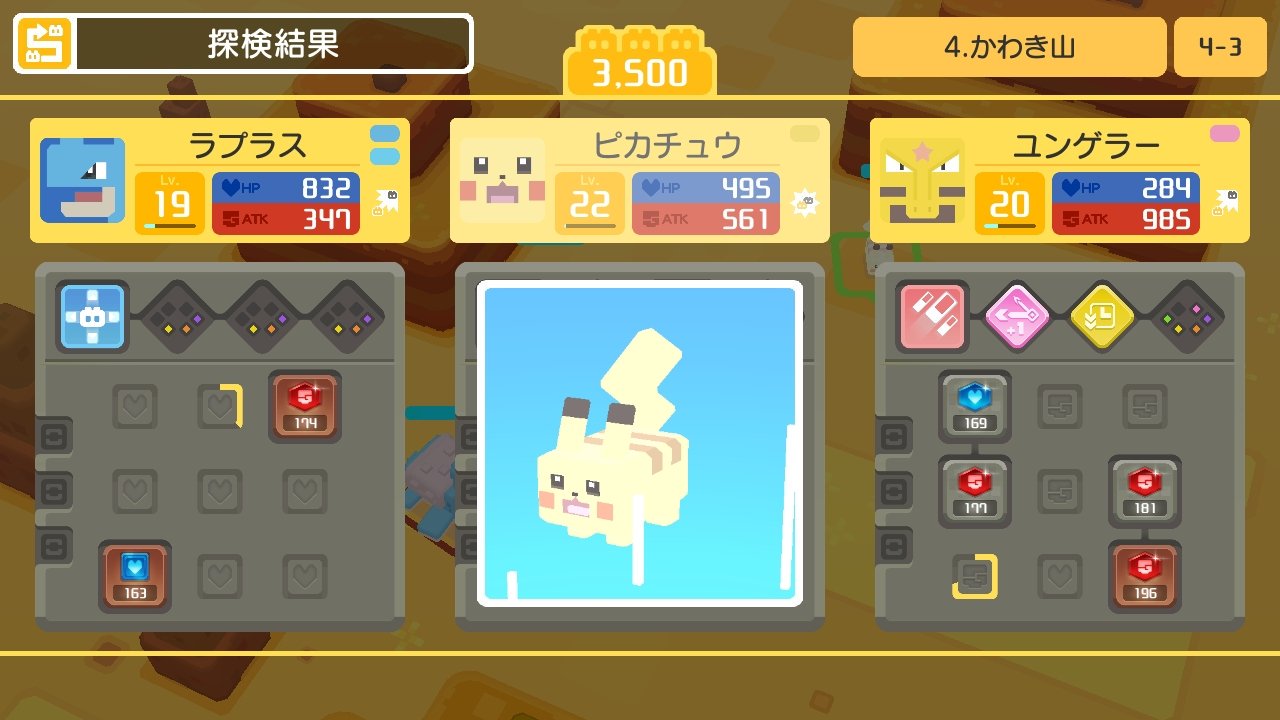Select the red attack stone 181 on Kadabra's board
This screenshot has height=720, width=1280.
(x=1143, y=491)
